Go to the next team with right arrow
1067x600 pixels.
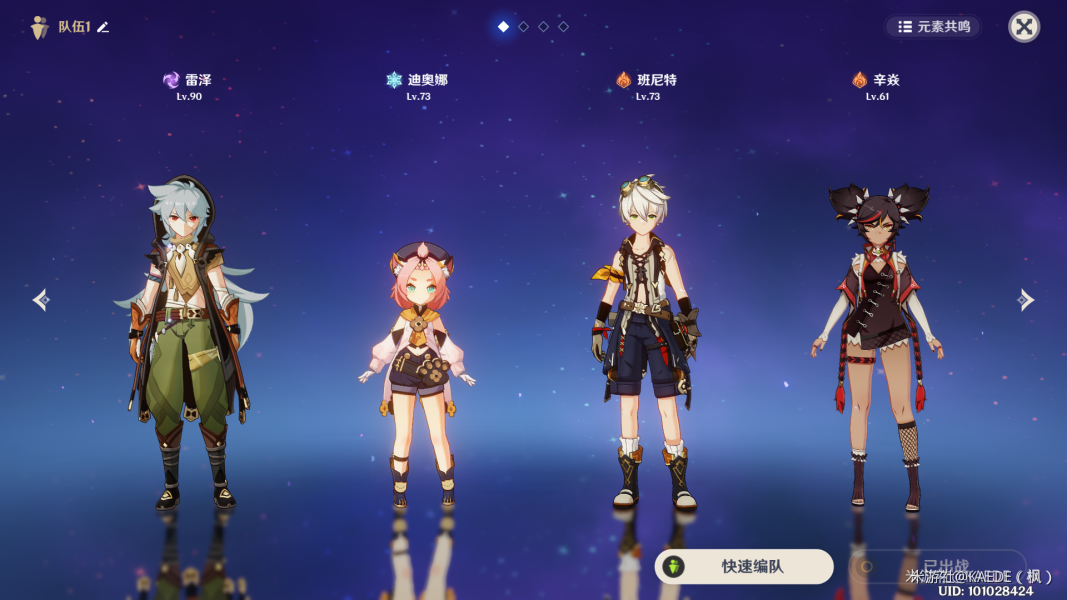point(1025,299)
